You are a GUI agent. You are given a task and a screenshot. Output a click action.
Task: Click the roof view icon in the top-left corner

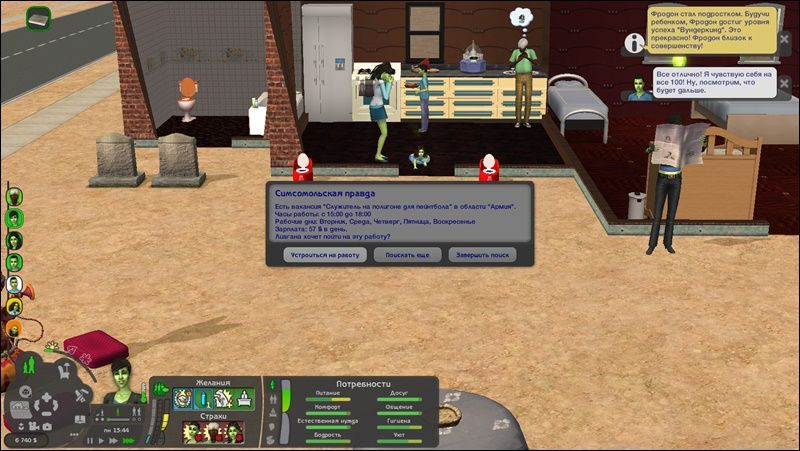tap(38, 18)
